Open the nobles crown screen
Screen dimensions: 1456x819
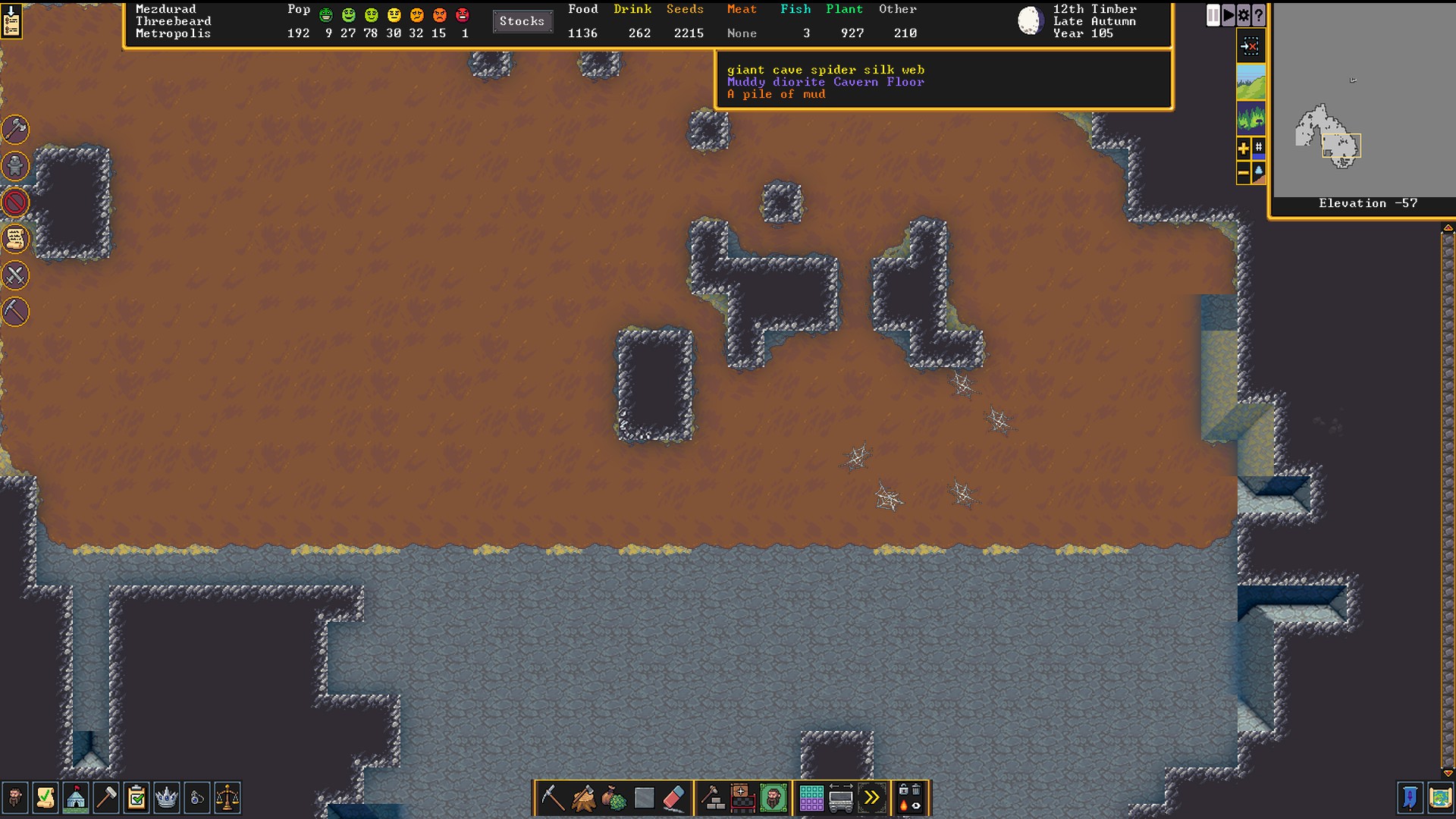click(x=166, y=798)
